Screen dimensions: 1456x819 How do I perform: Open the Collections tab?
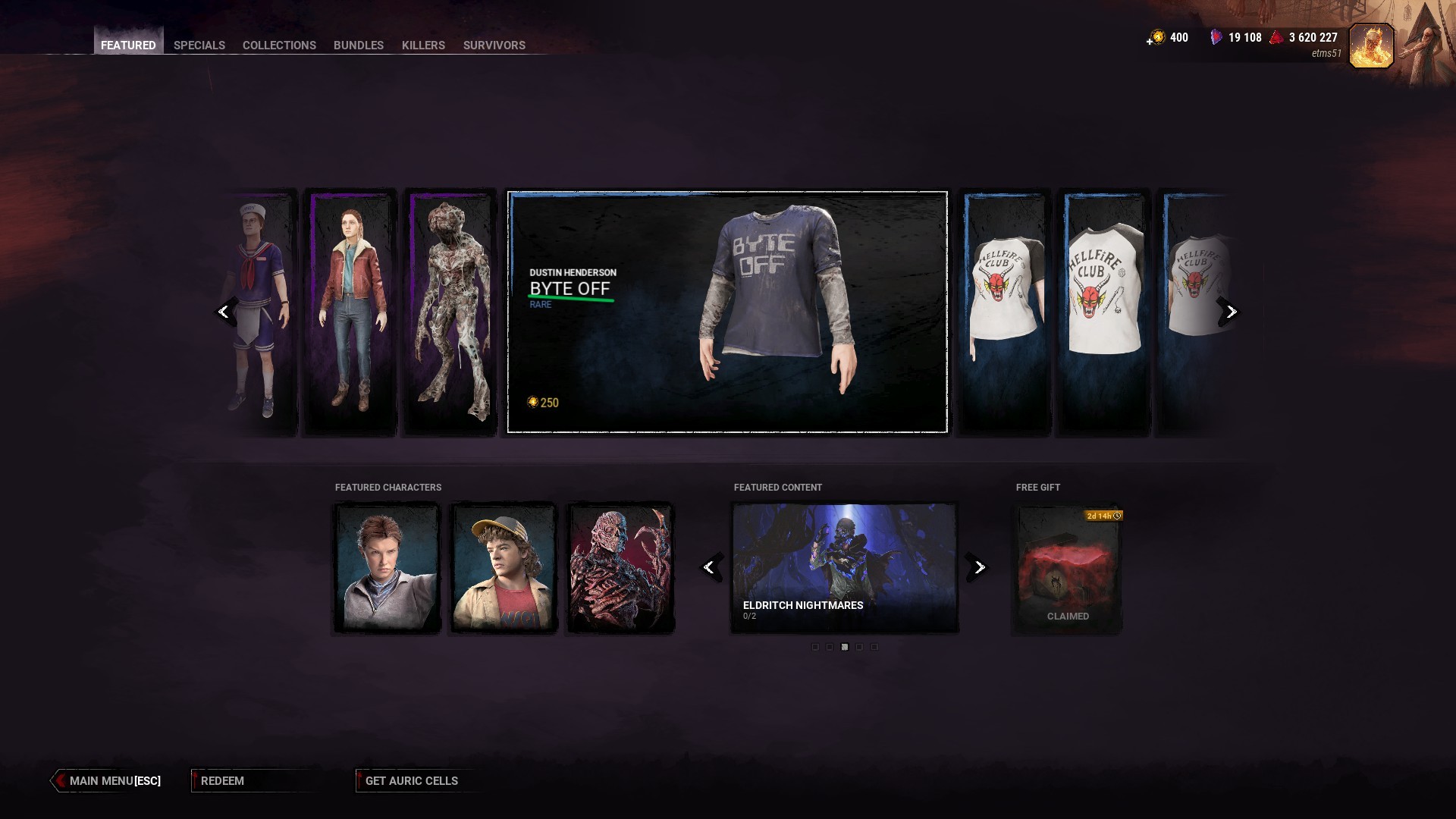click(x=279, y=45)
